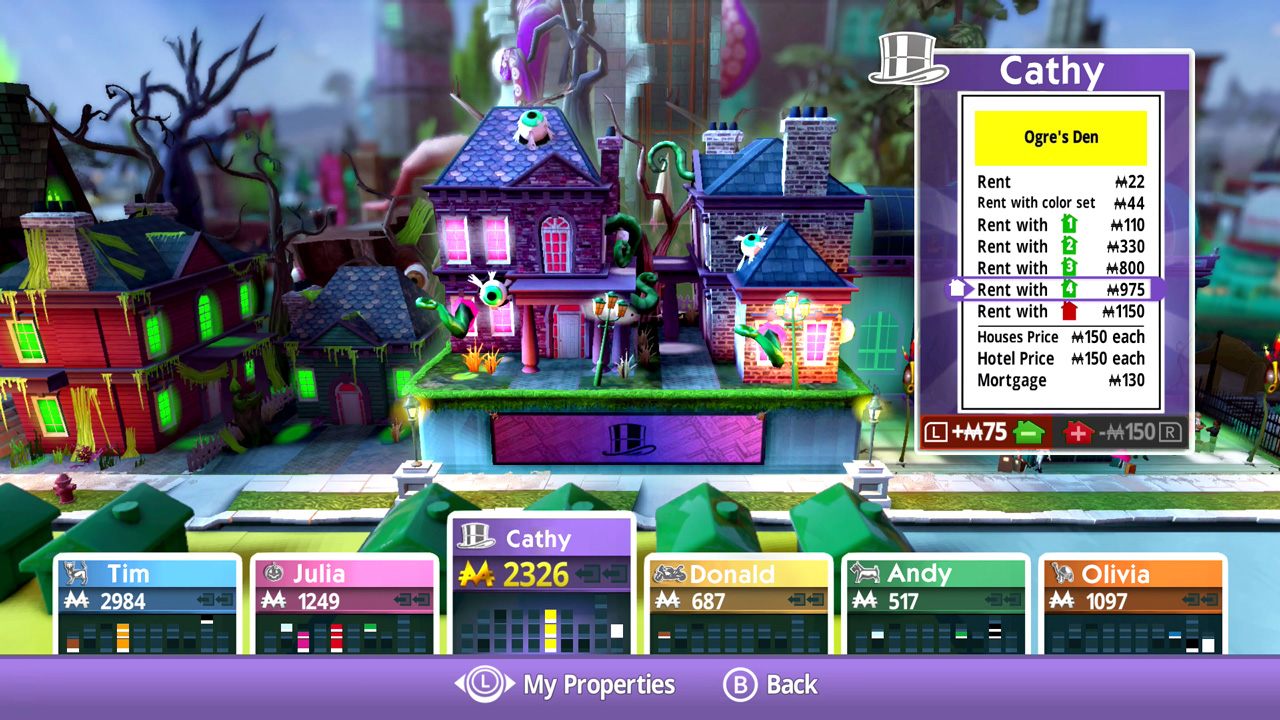Click the L shoulder button prompt icon
Viewport: 1280px width, 720px height.
938,433
